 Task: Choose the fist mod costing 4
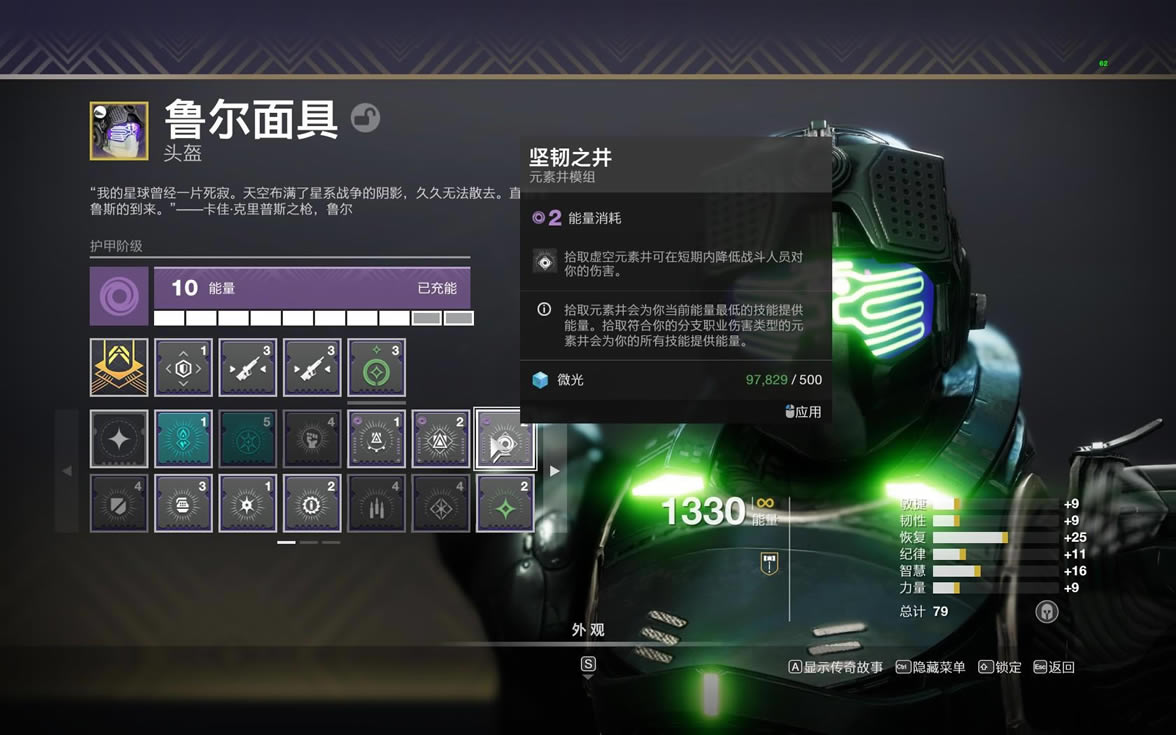tap(311, 439)
